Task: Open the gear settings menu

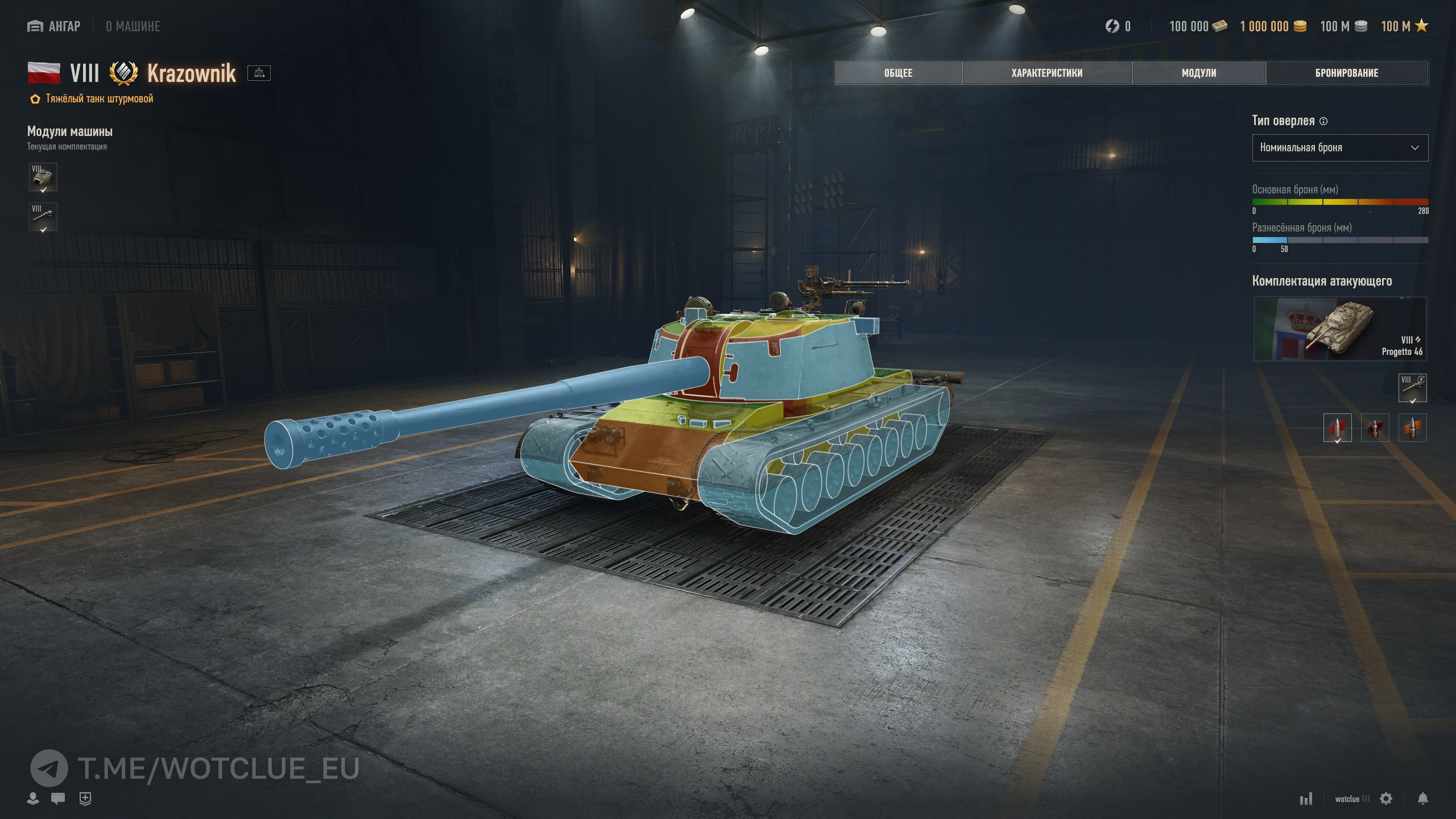Action: (1386, 799)
